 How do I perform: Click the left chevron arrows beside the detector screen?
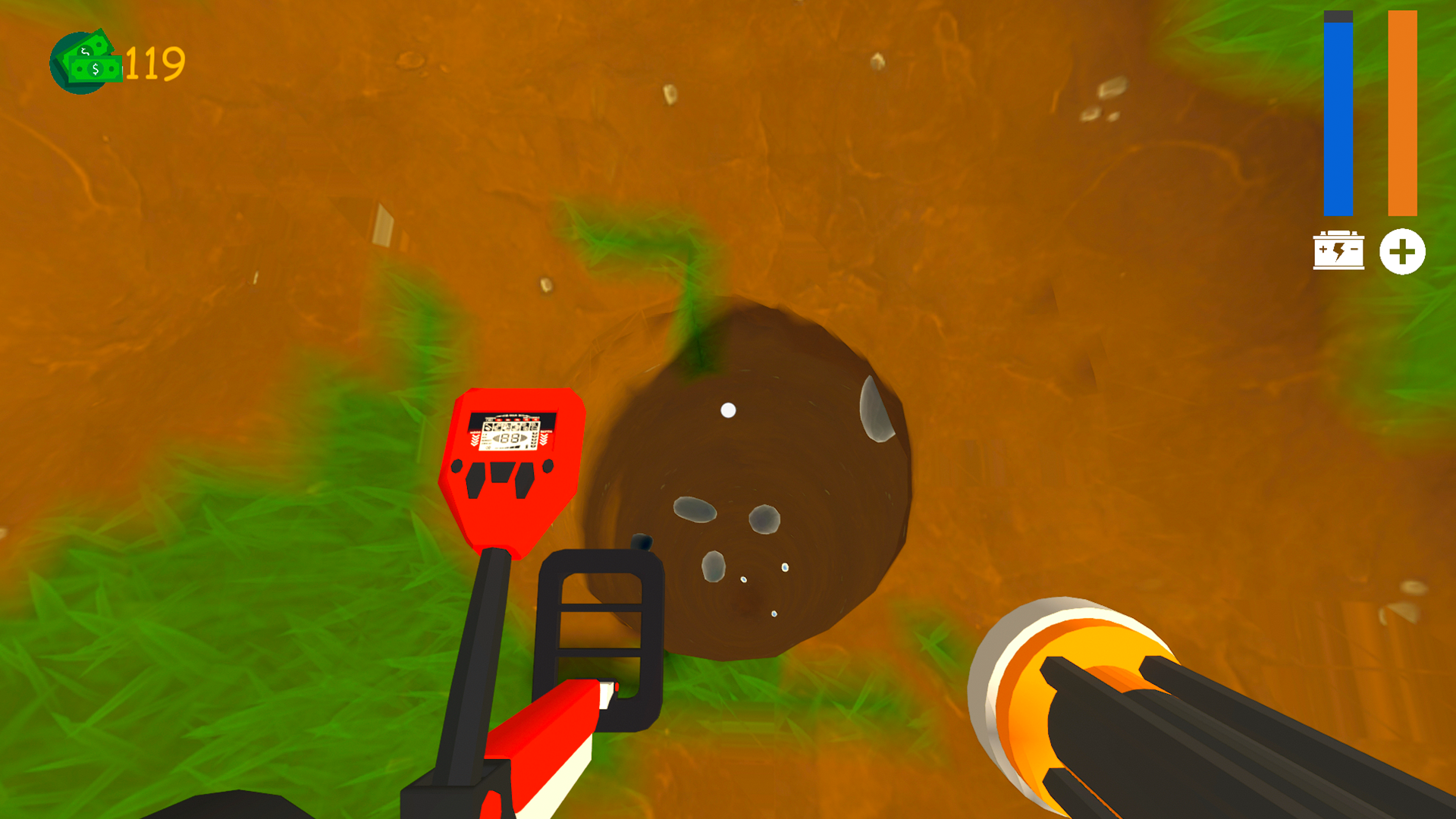[x=475, y=439]
